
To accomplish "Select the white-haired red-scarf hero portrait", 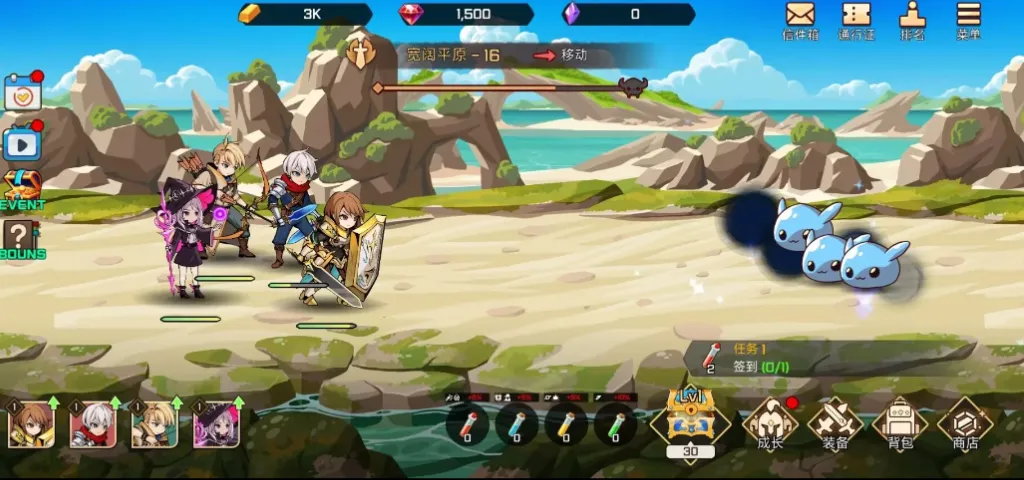I will 92,424.
